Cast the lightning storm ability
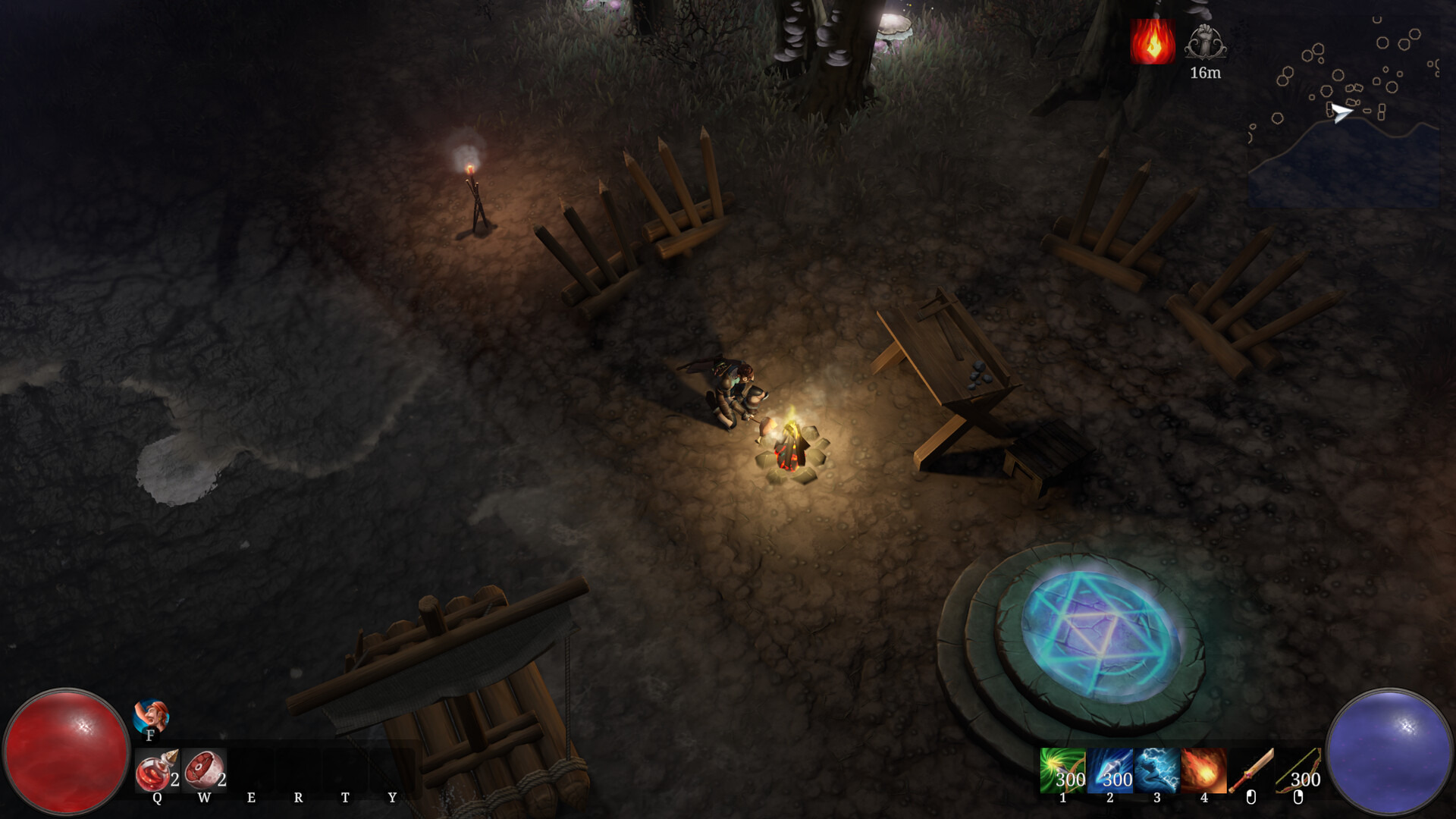The image size is (1456, 819). click(x=1156, y=770)
